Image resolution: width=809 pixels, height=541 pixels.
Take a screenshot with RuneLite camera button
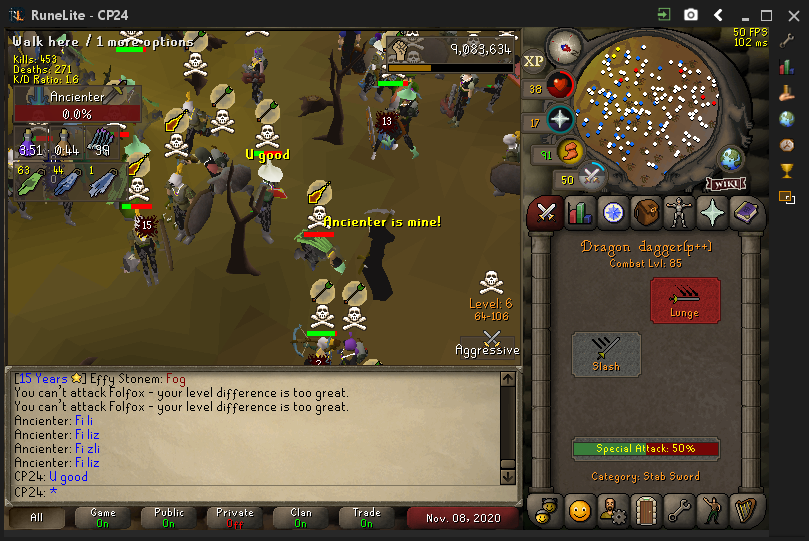(691, 15)
